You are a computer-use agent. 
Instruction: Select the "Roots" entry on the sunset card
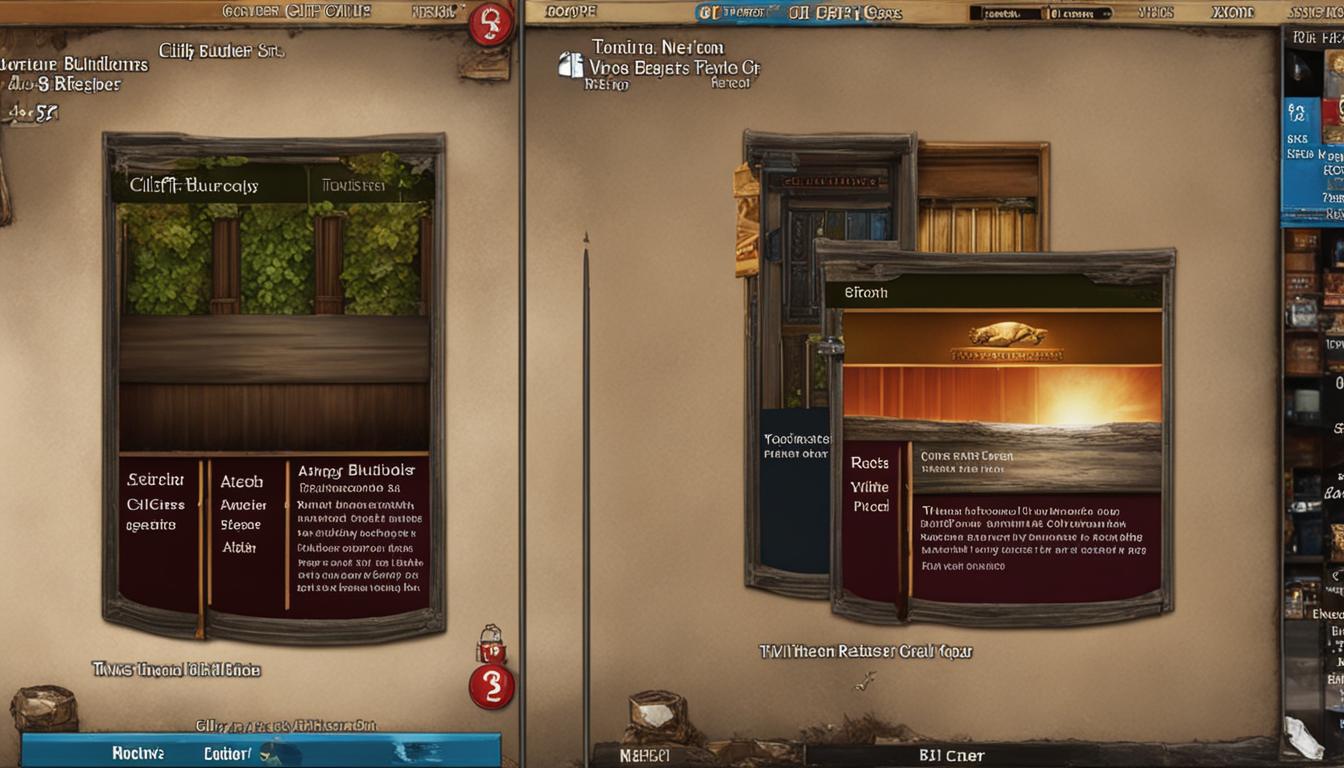869,463
